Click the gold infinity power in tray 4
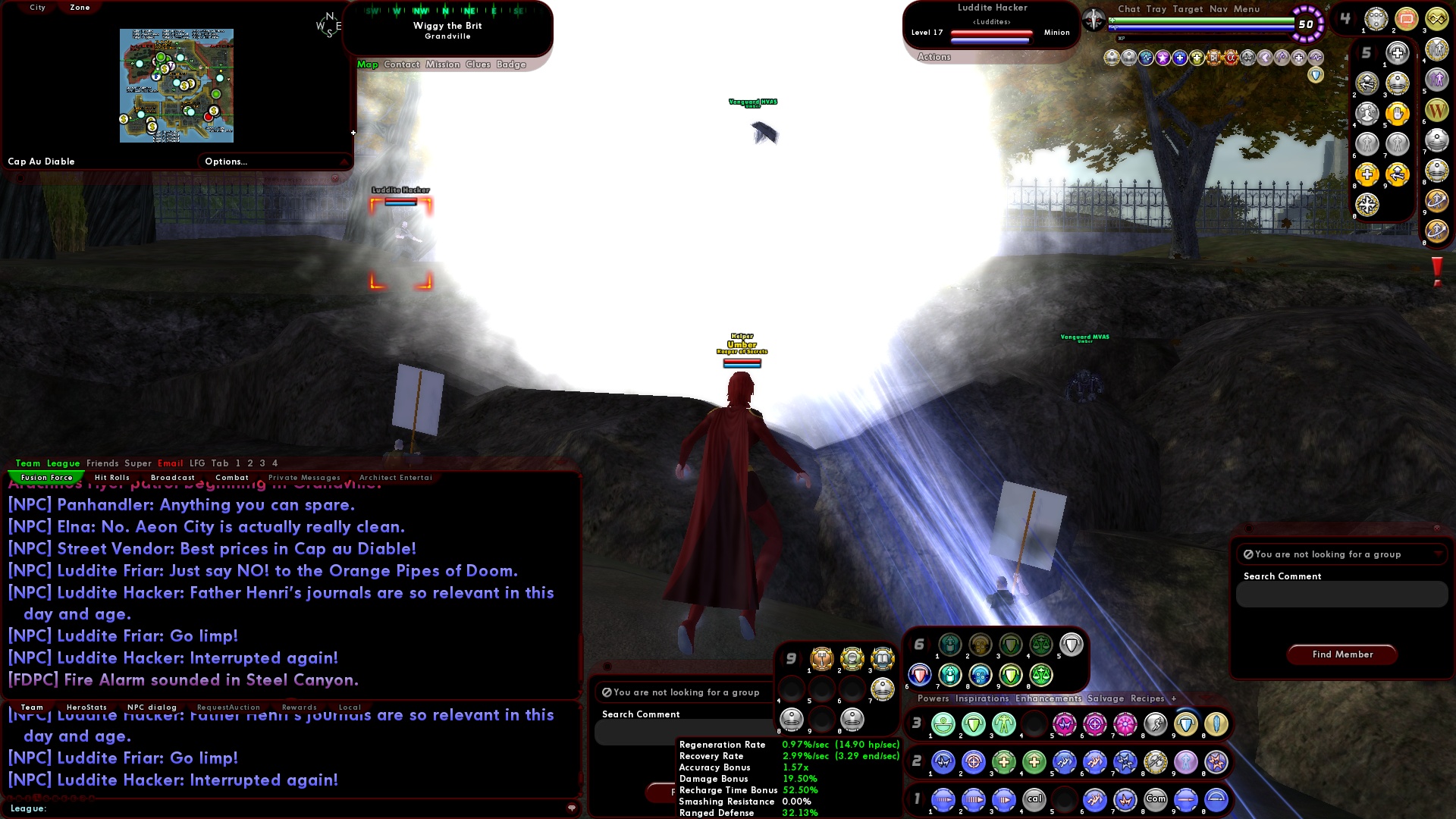This screenshot has width=1456, height=819. 1437,20
